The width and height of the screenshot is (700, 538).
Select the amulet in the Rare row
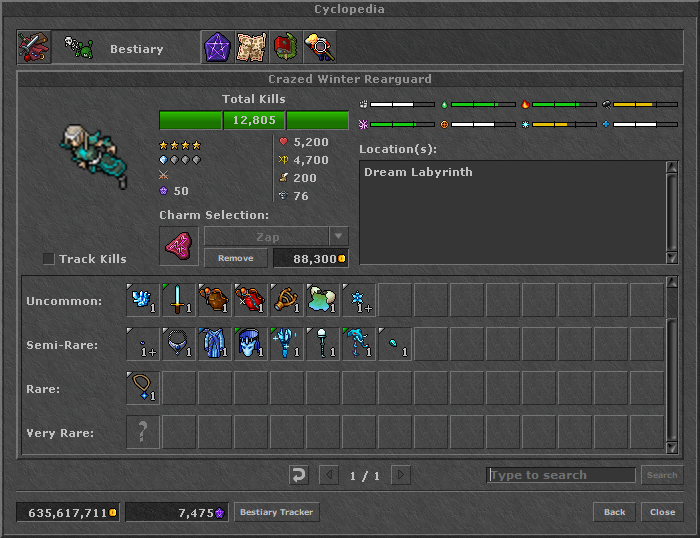pos(143,388)
